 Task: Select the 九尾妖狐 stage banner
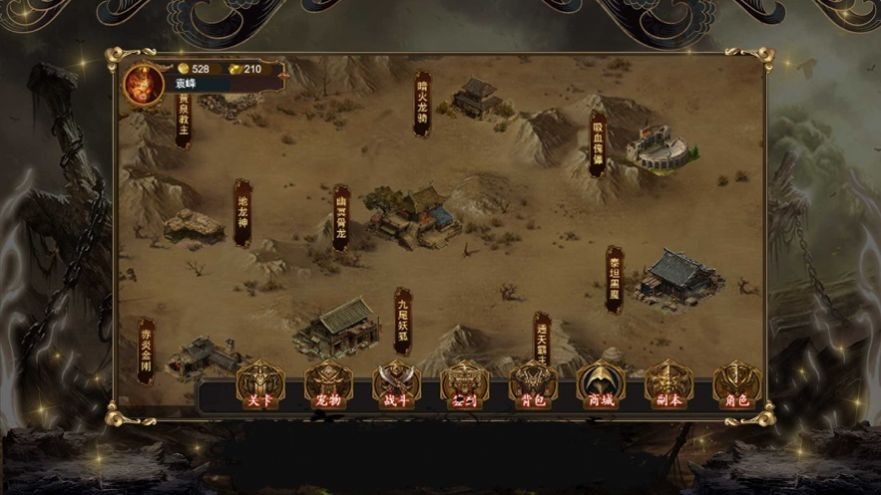(x=402, y=320)
